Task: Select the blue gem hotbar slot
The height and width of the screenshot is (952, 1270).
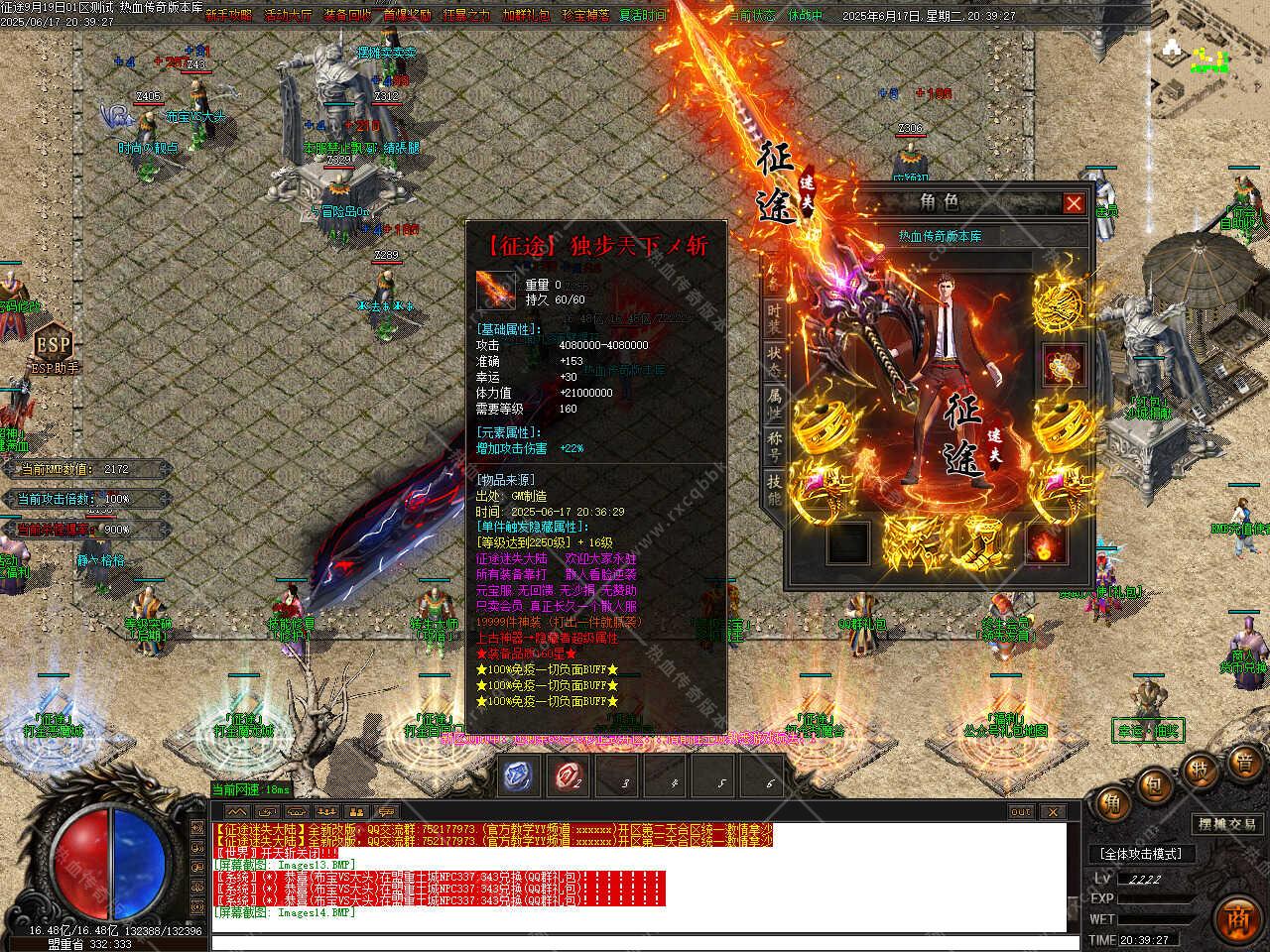Action: pyautogui.click(x=519, y=776)
